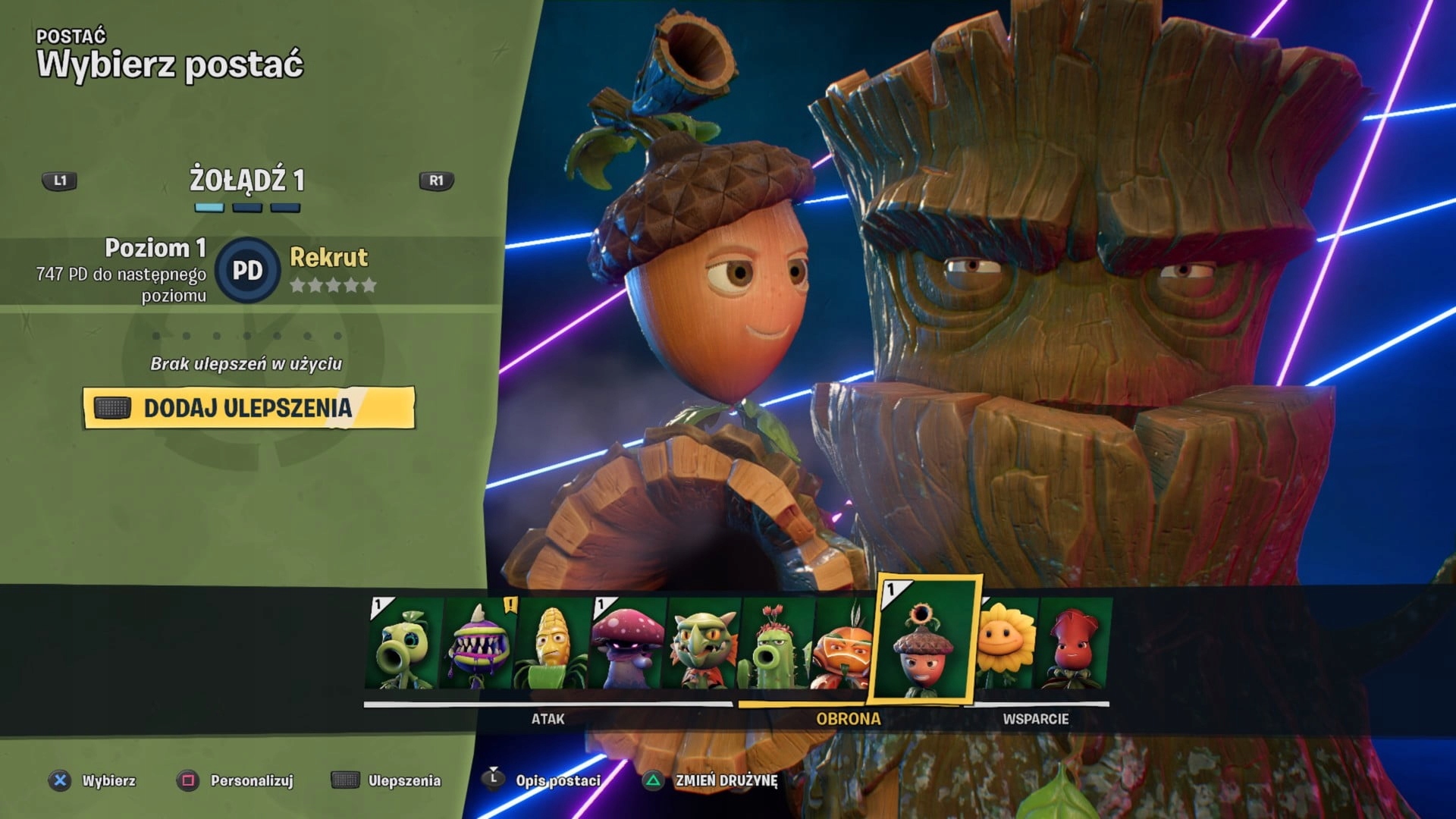The height and width of the screenshot is (819, 1456).
Task: Switch to the Obrona category
Action: tap(848, 718)
